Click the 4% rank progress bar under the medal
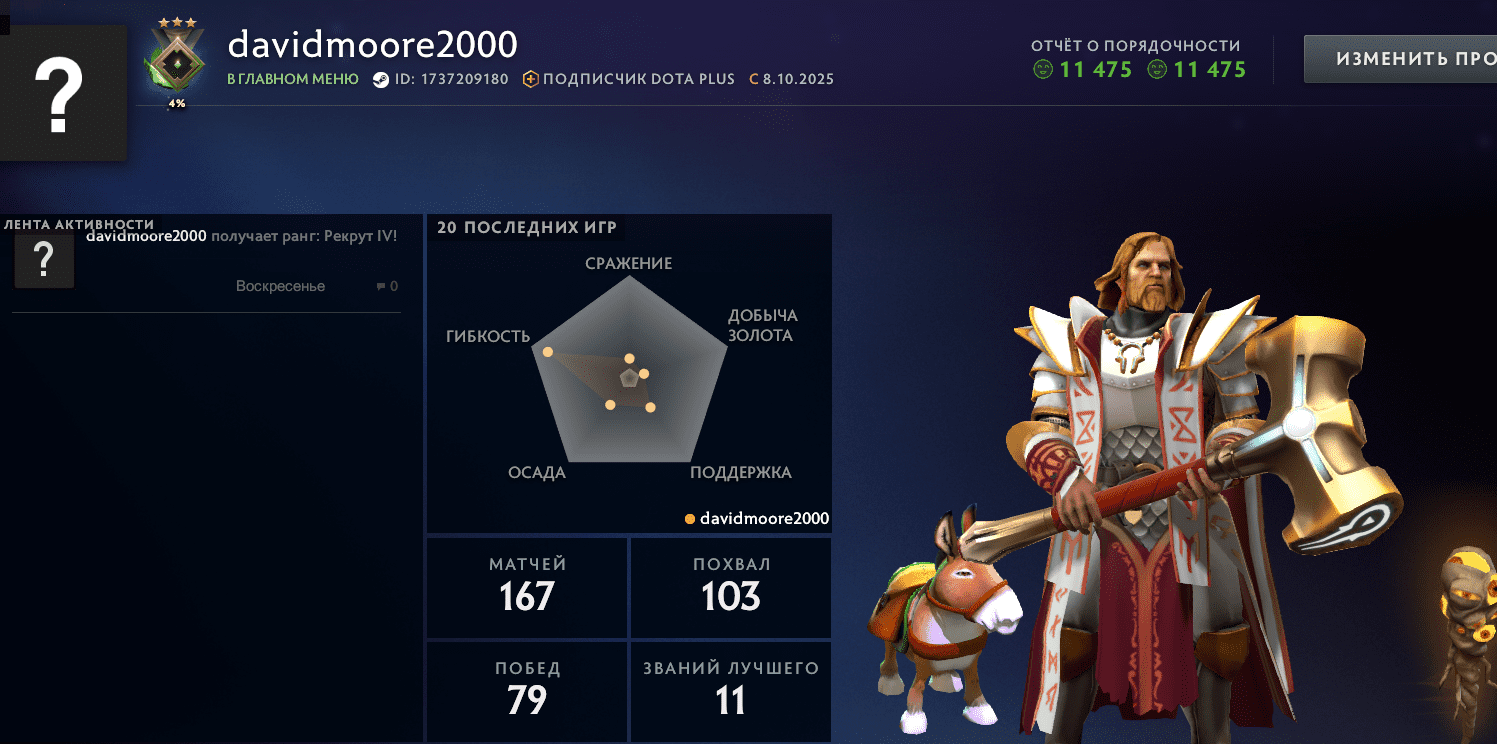 pos(176,103)
